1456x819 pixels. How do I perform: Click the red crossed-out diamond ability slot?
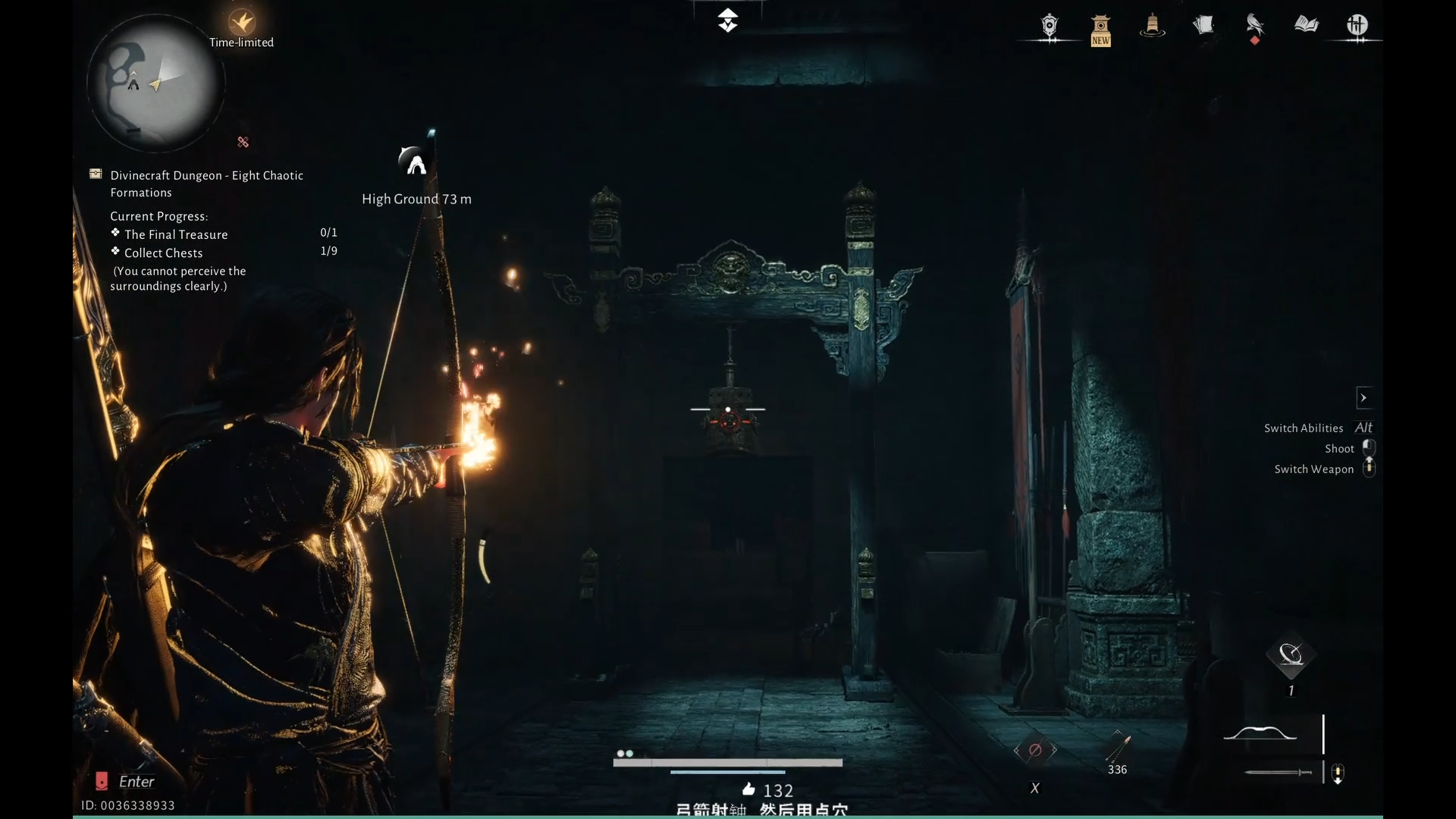(x=1035, y=750)
